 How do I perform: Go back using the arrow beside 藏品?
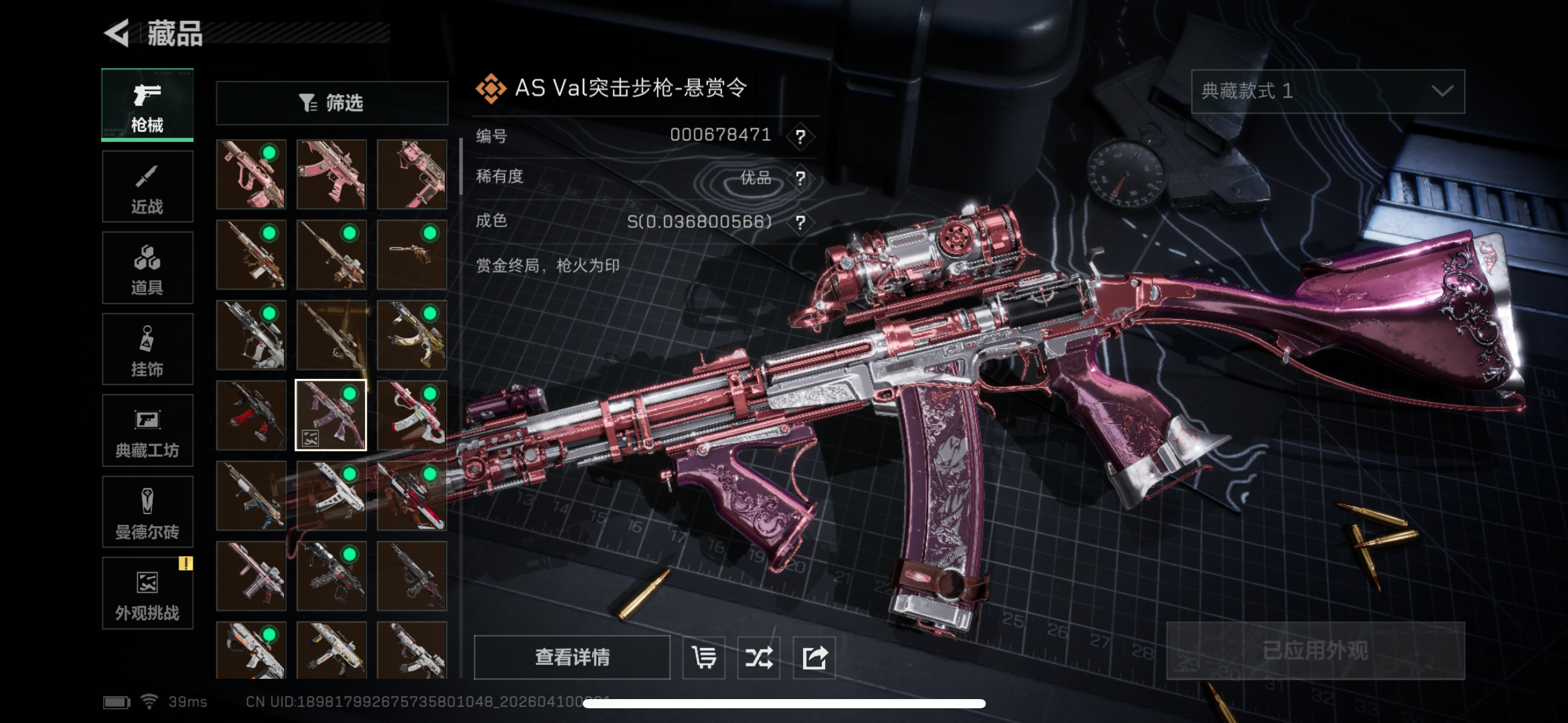(117, 33)
